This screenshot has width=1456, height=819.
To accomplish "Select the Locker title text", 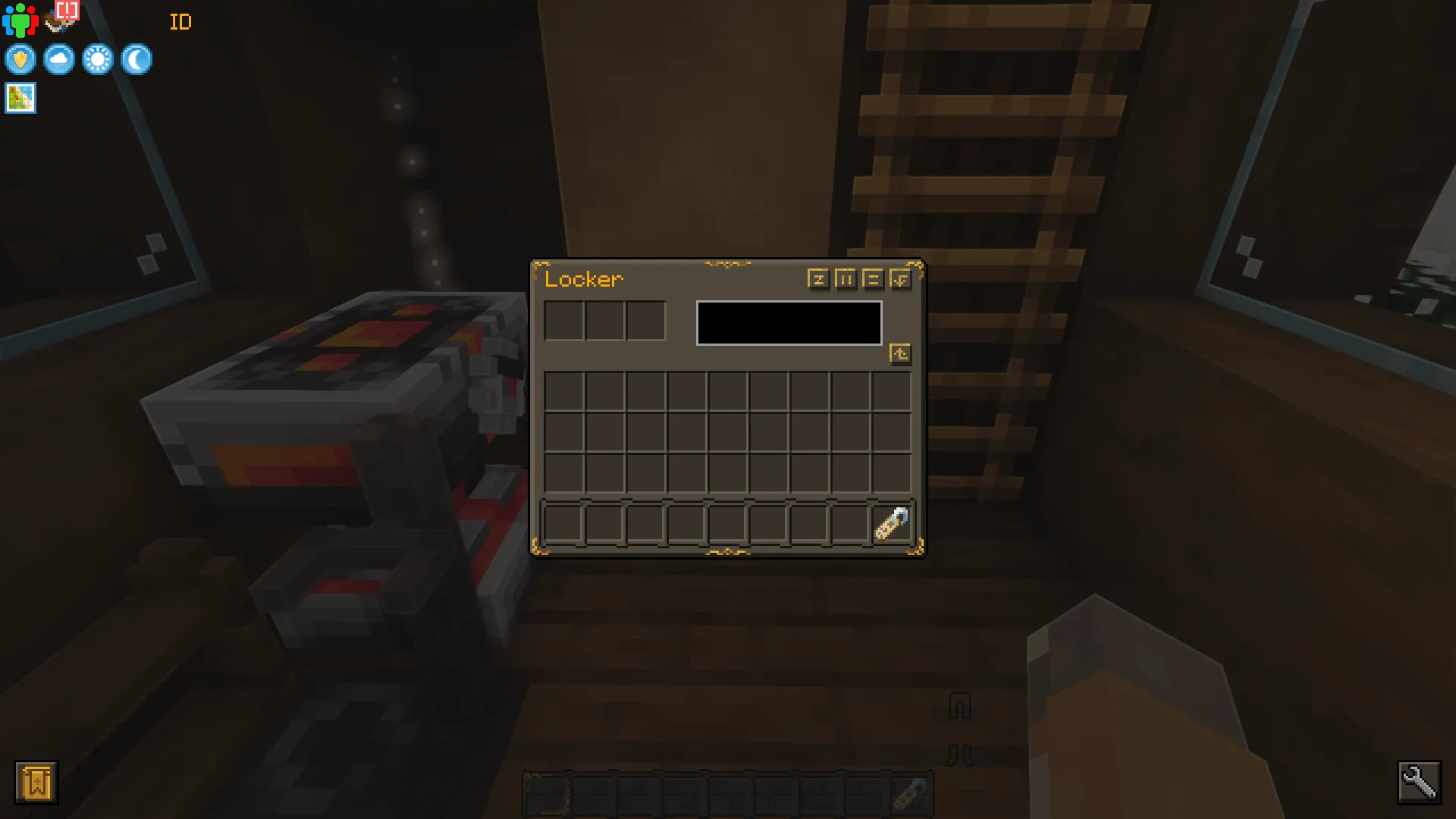I will (583, 279).
